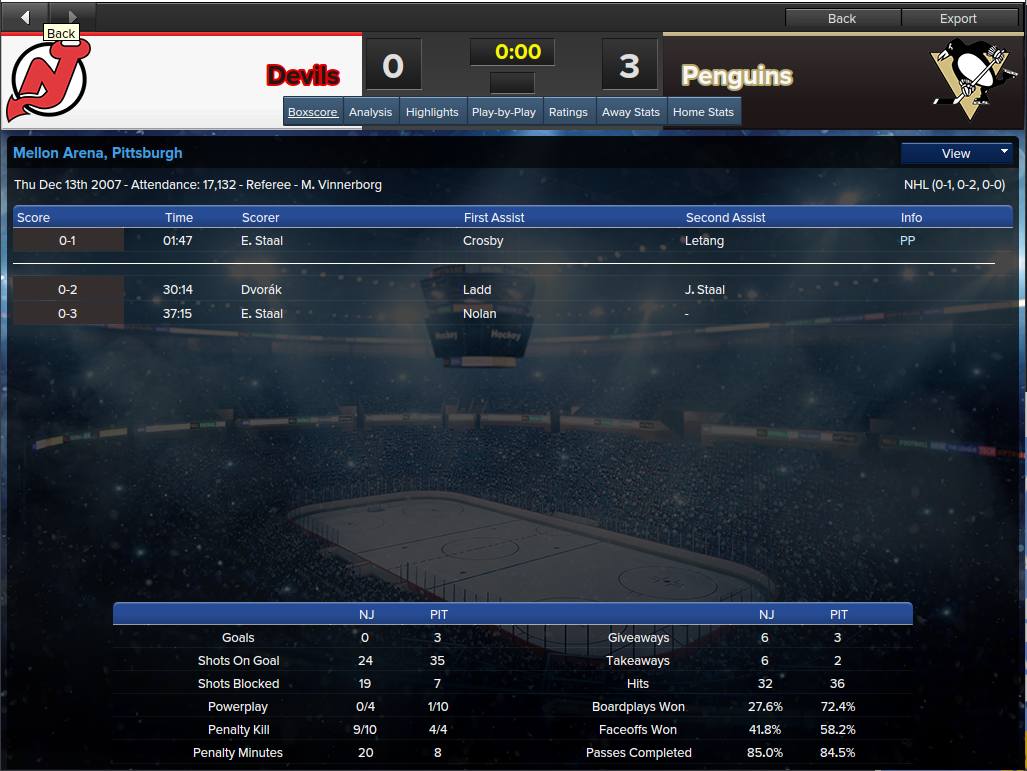
Task: Switch to the Analysis tab
Action: click(x=370, y=112)
